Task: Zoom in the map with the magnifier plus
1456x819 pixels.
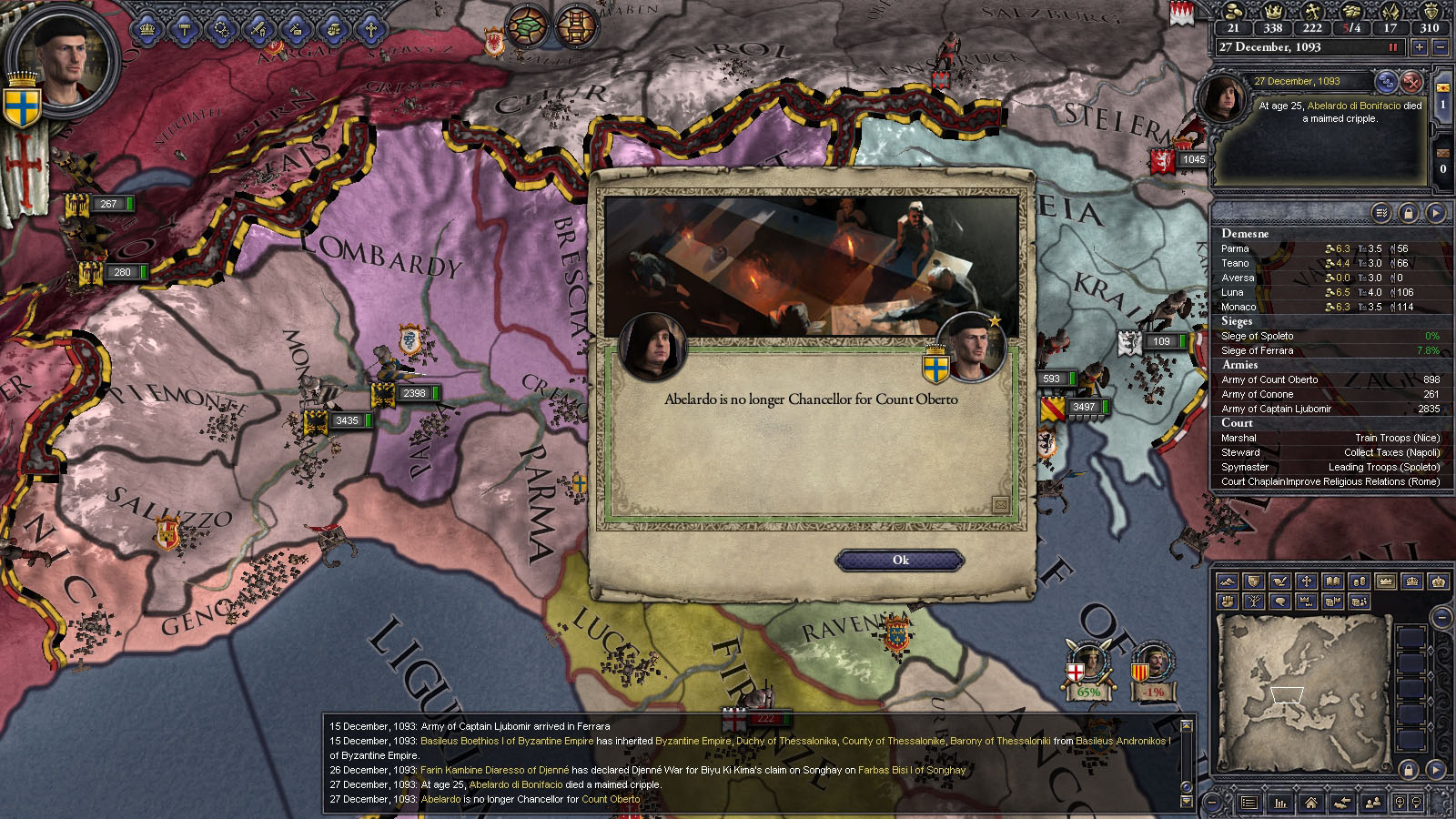Action: (1398, 802)
